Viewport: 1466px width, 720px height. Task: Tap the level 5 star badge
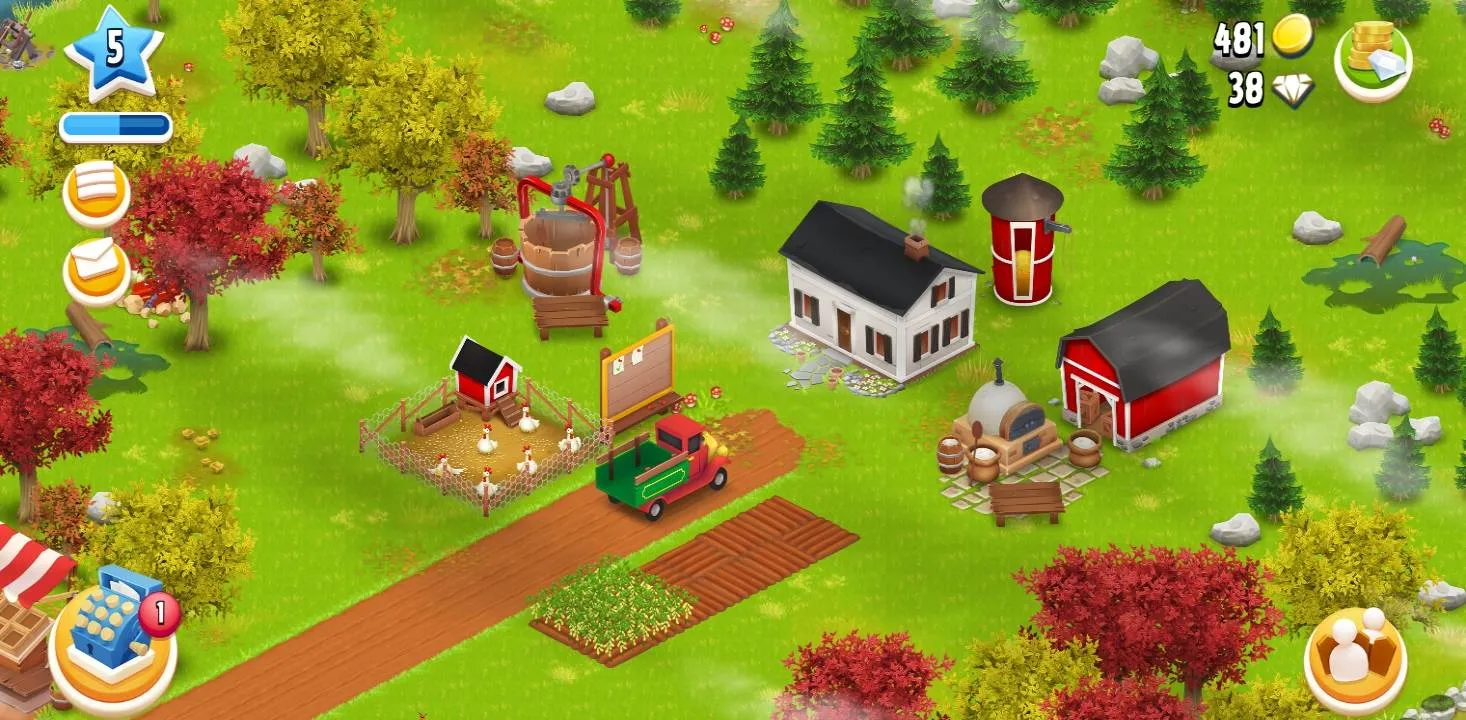coord(113,48)
